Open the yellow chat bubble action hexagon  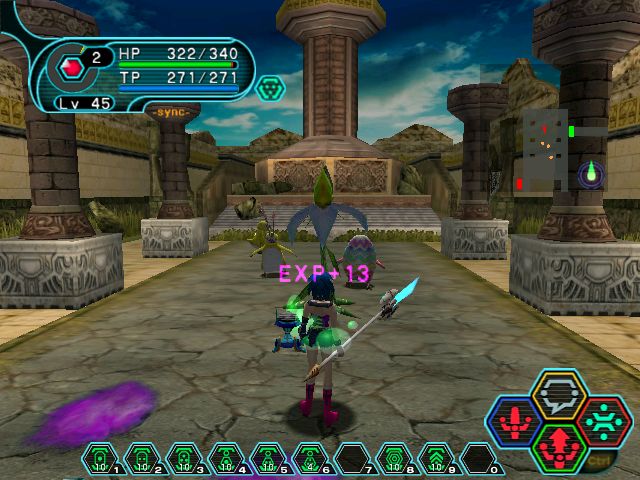[x=558, y=394]
